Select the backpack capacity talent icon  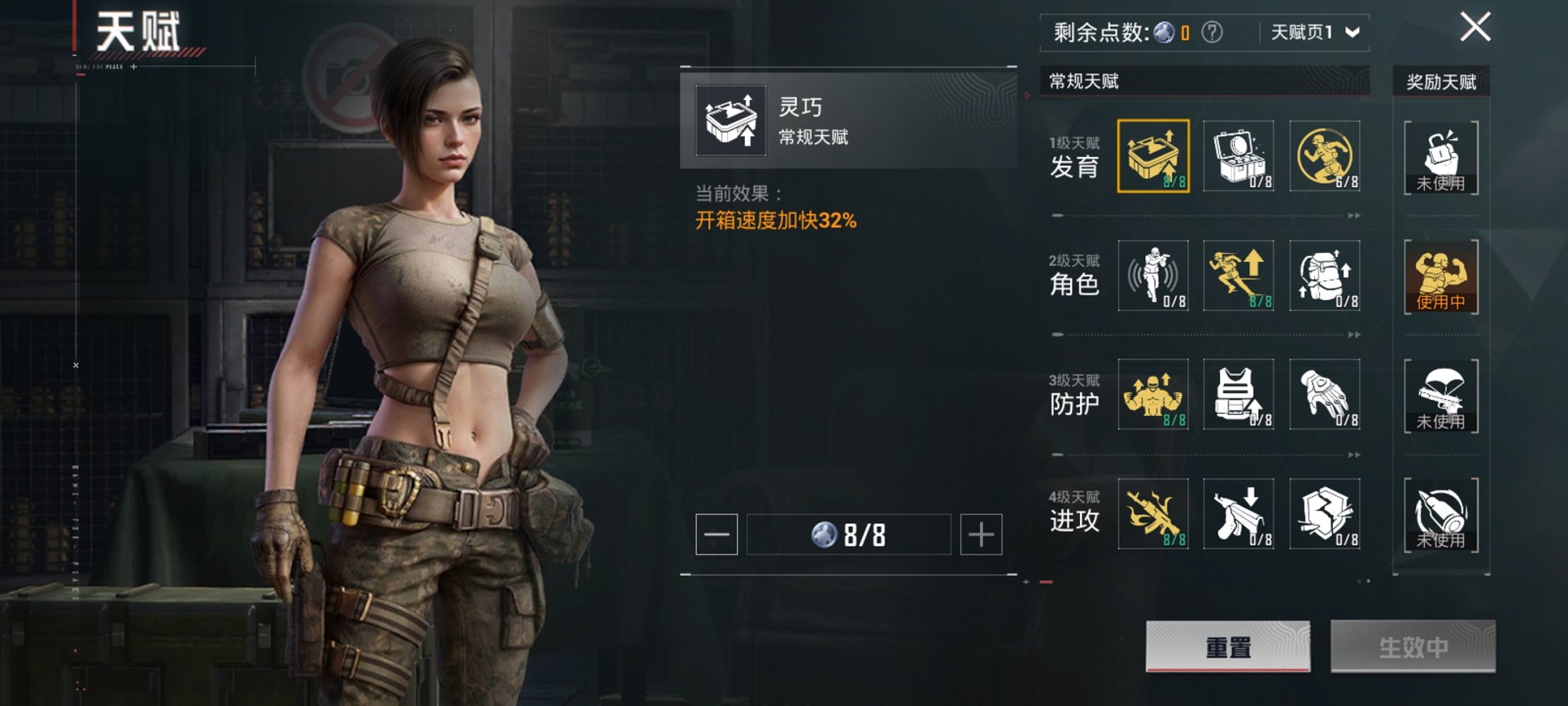pyautogui.click(x=1324, y=275)
